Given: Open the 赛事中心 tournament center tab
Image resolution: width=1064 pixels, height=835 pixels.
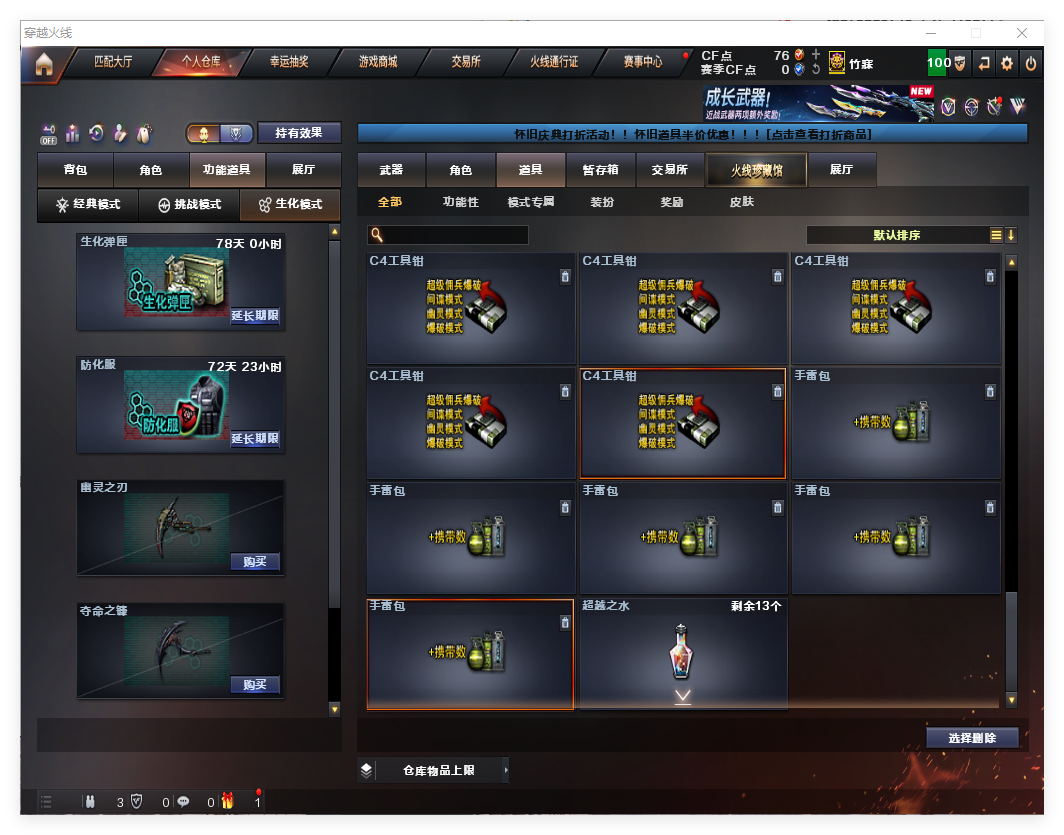Looking at the screenshot, I should click(642, 62).
